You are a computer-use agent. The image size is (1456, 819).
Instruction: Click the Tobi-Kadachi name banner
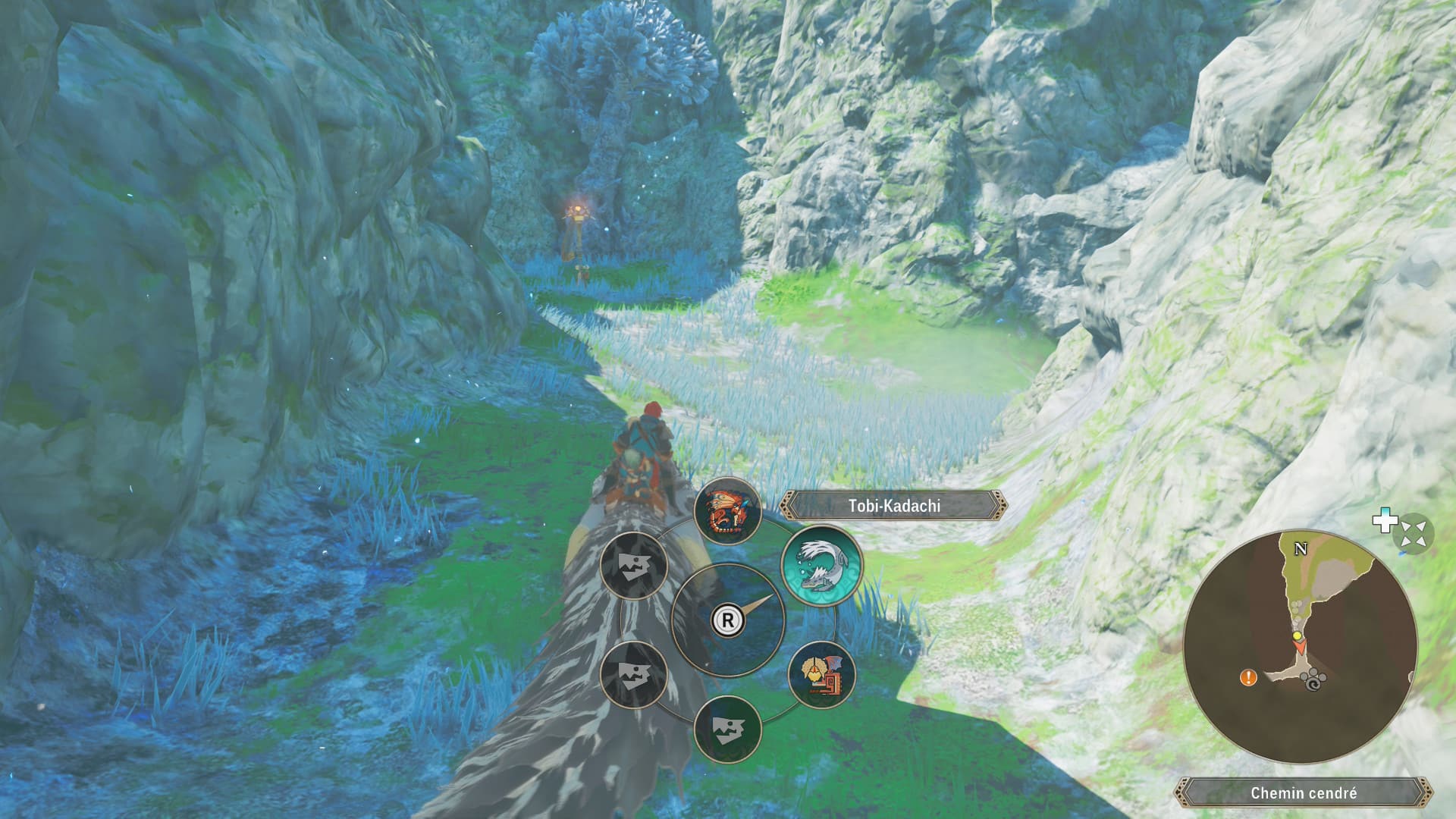(894, 506)
